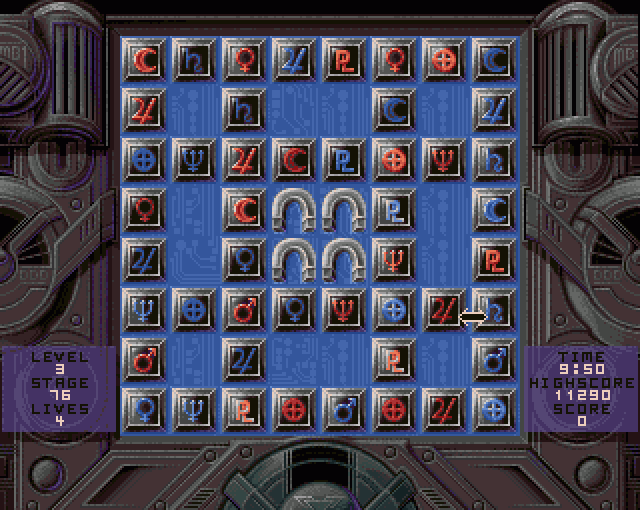Select the blue Pluto tile between moon and Earth

click(344, 160)
